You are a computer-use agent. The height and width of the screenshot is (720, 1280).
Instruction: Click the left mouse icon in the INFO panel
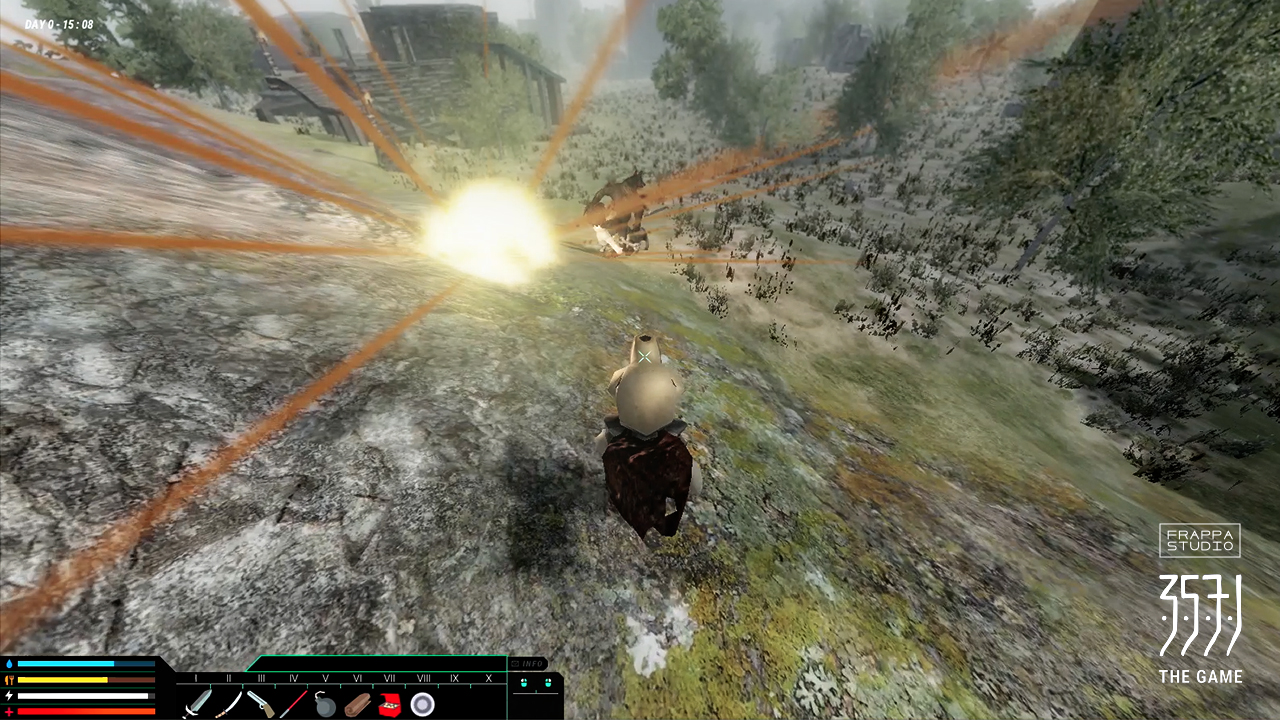click(523, 684)
